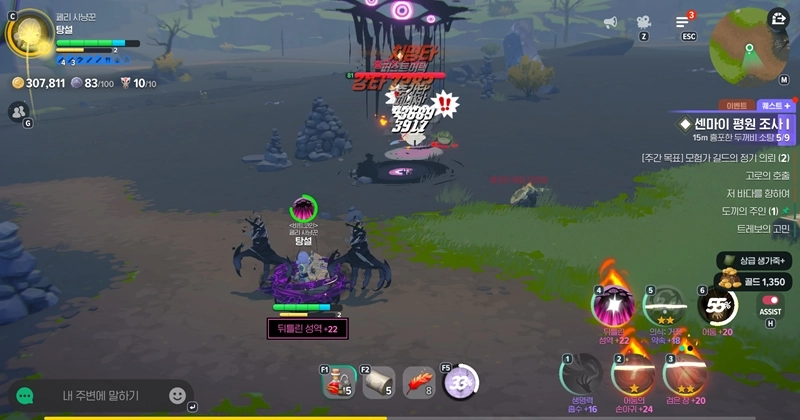Screen dimensions: 800x420
Task: Use the bandage item in the F2 slot
Action: [x=378, y=381]
